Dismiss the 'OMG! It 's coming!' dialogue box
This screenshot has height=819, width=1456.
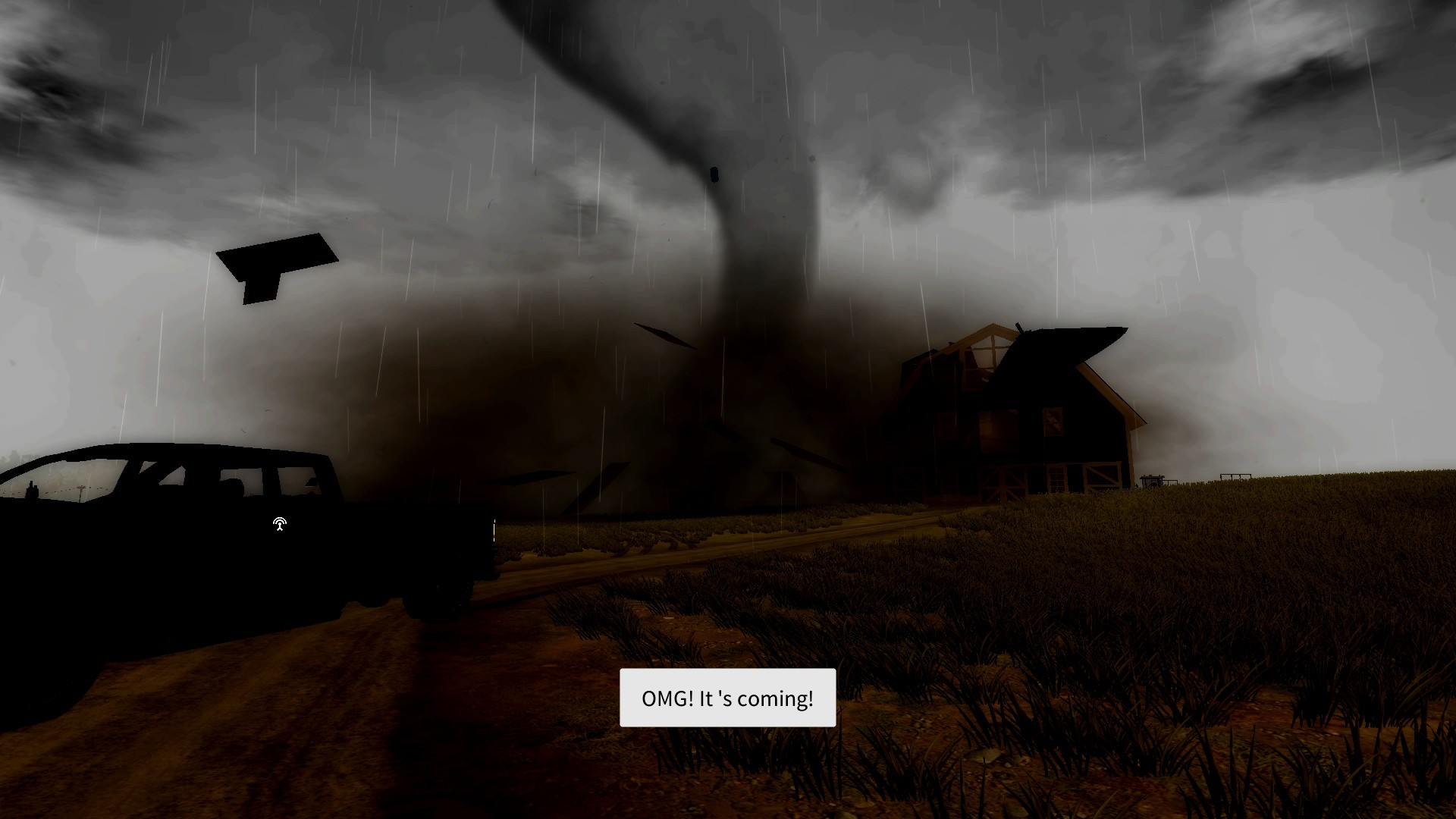[727, 698]
